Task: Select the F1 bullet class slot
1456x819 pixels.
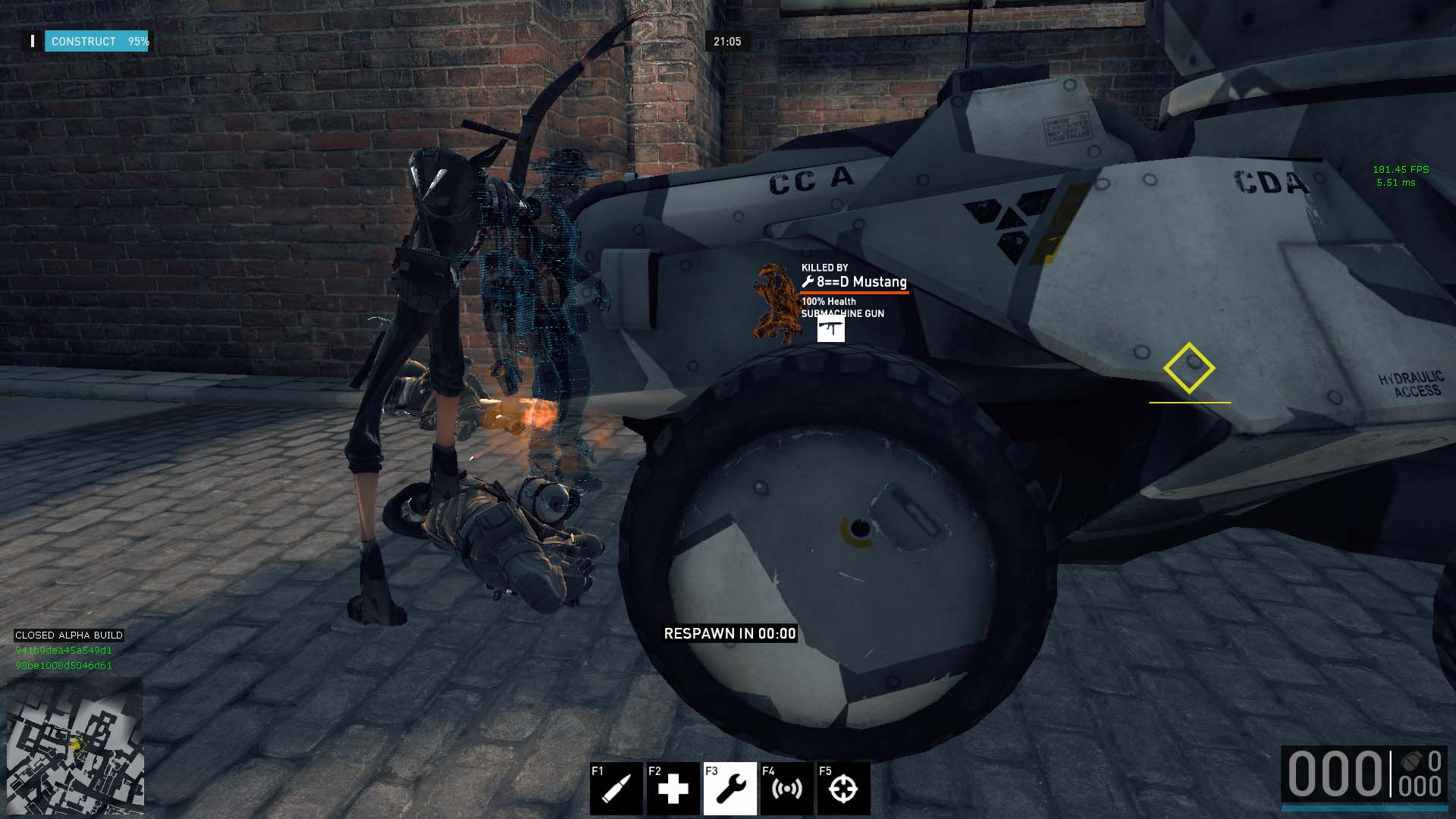Action: point(616,789)
